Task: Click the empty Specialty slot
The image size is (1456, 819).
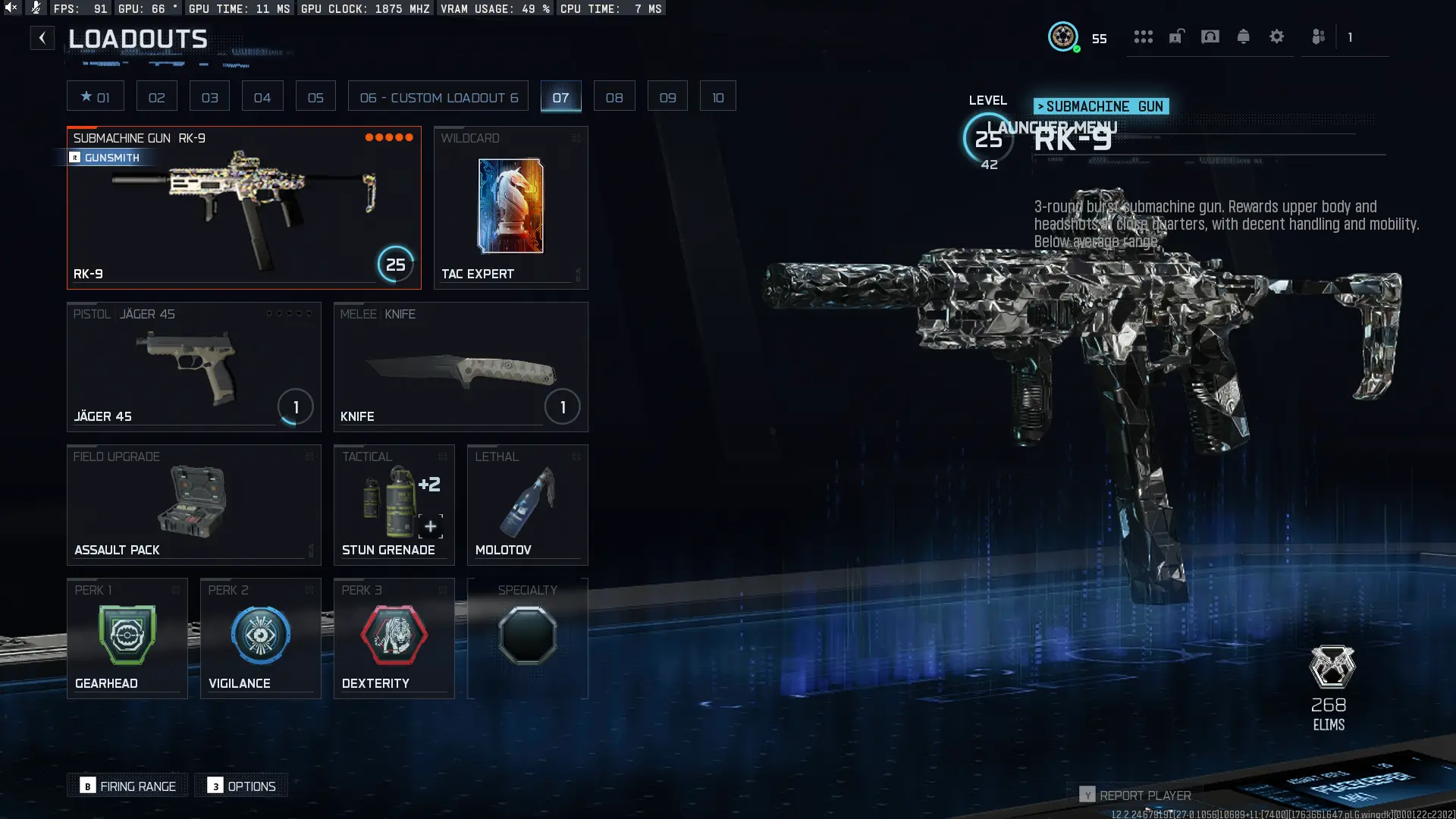Action: pyautogui.click(x=528, y=635)
